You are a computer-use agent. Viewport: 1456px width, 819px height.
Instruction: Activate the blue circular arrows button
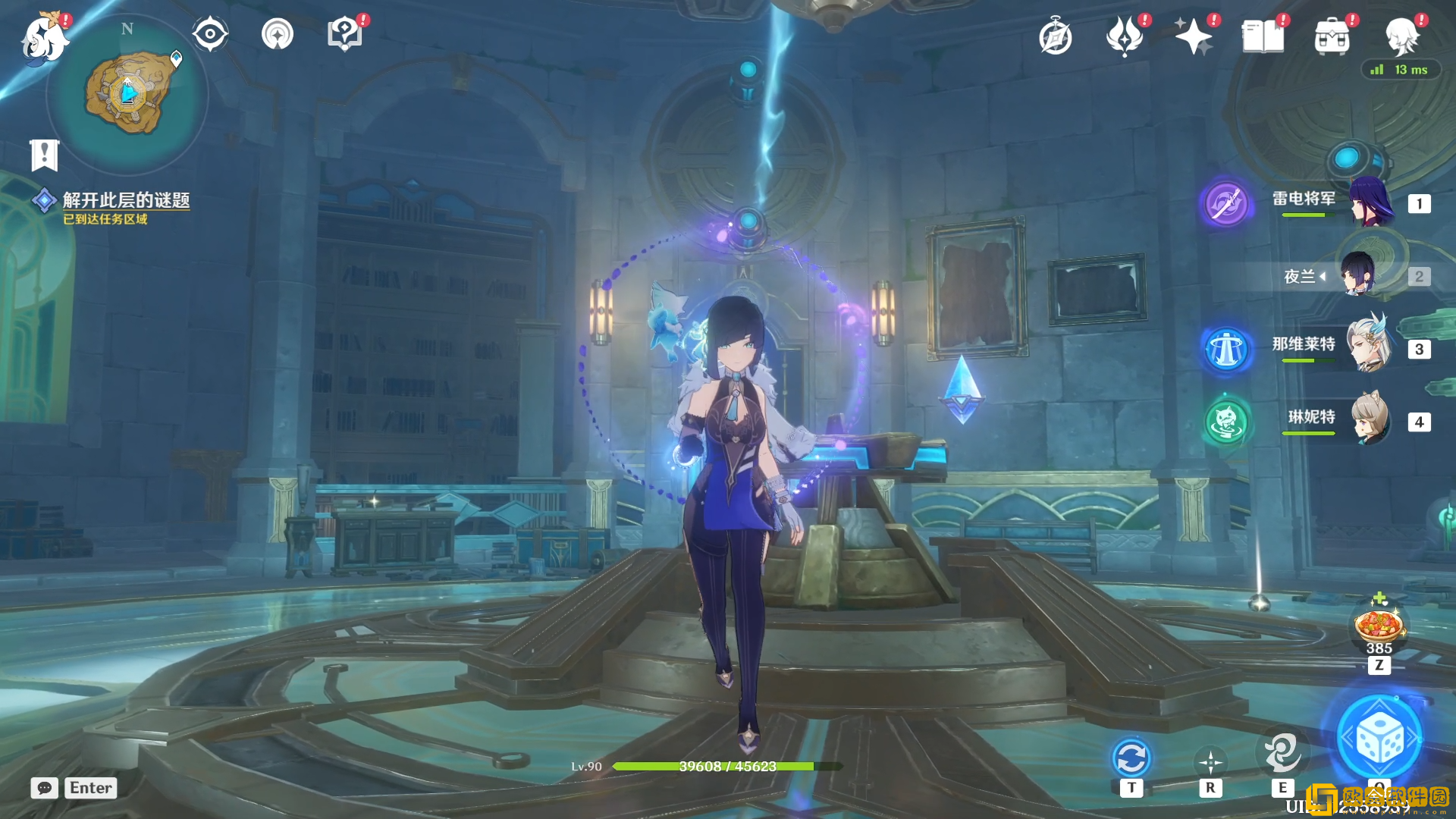click(x=1131, y=758)
